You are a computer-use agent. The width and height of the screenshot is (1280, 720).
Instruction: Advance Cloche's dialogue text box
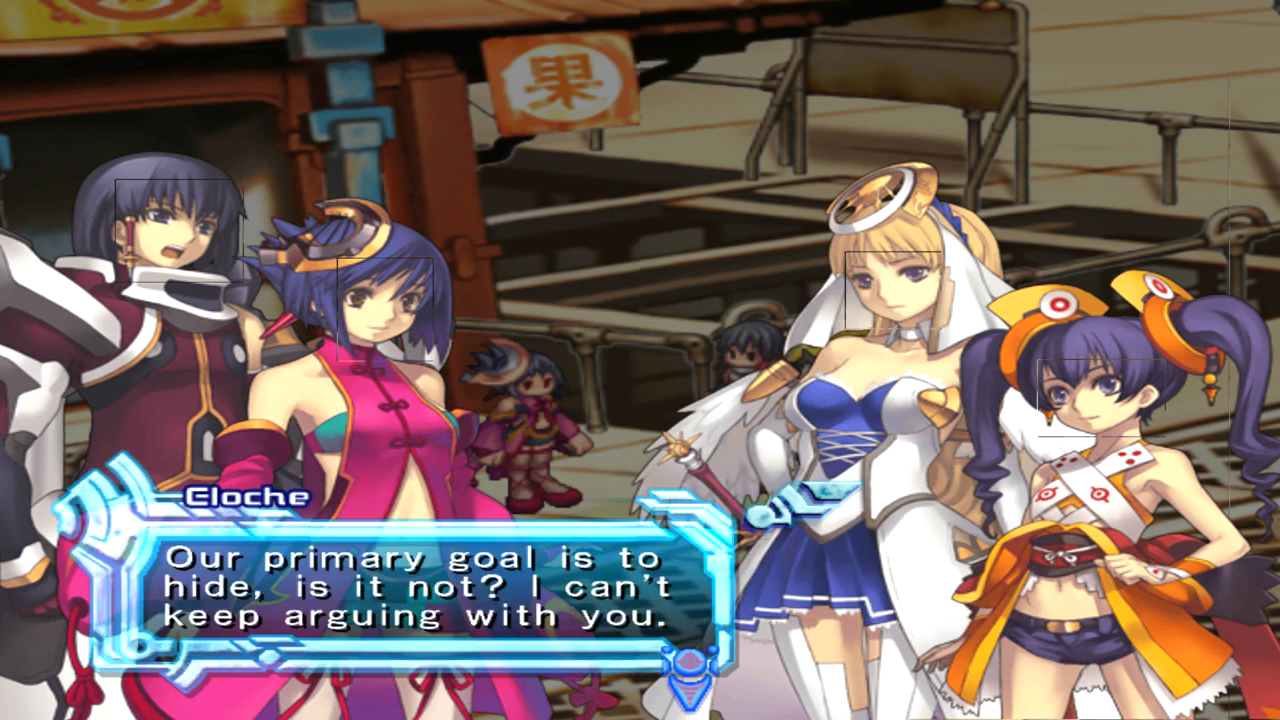coord(415,588)
